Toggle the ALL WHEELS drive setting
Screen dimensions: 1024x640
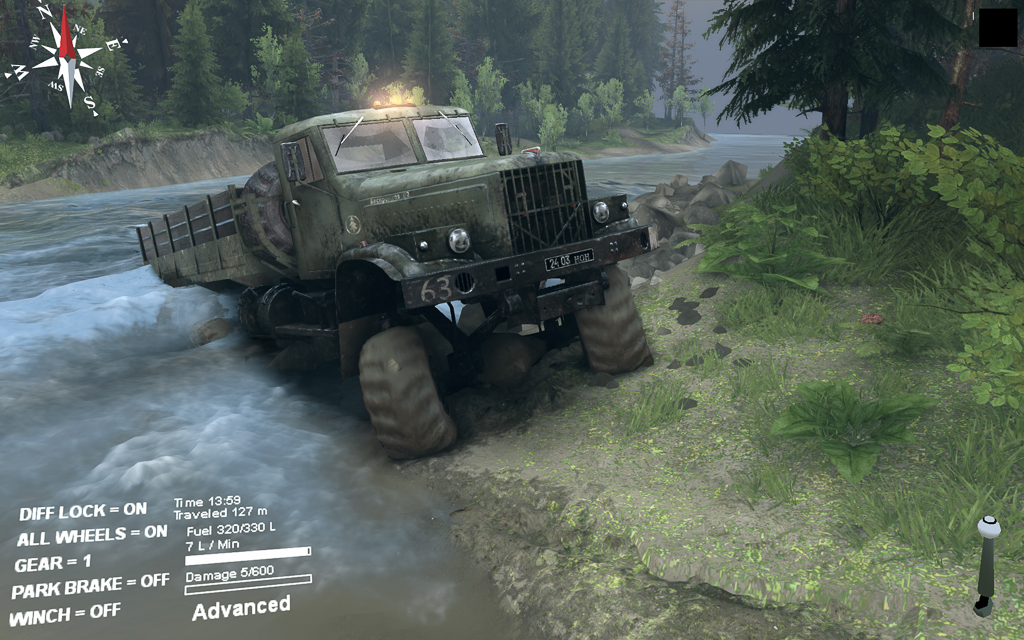click(x=92, y=536)
